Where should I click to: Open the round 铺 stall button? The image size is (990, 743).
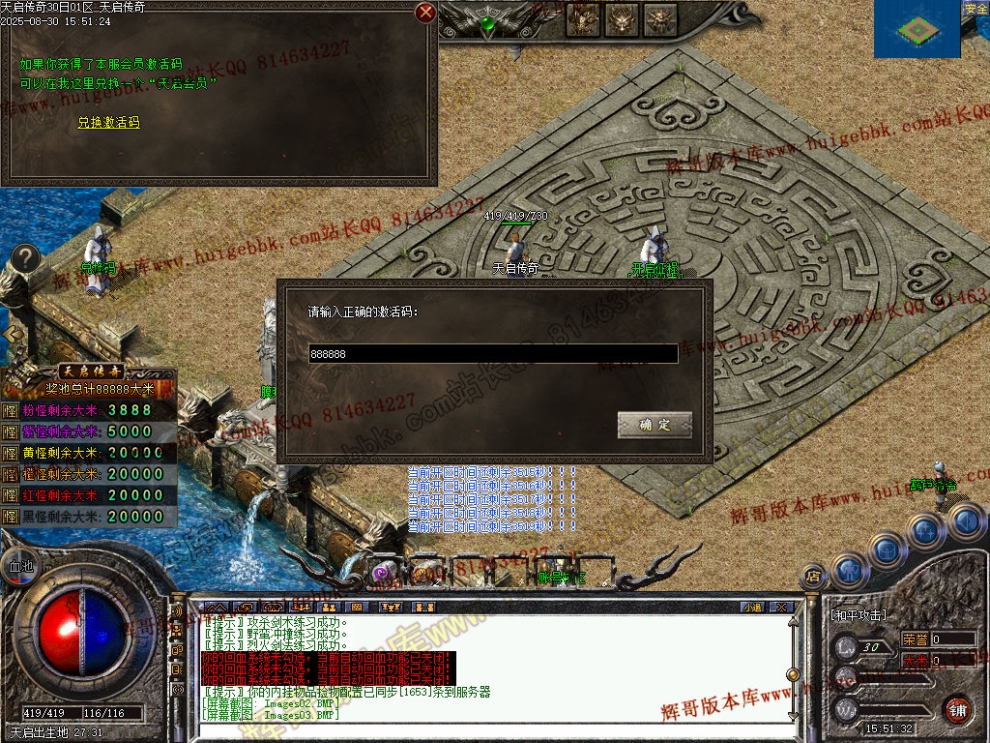point(958,710)
